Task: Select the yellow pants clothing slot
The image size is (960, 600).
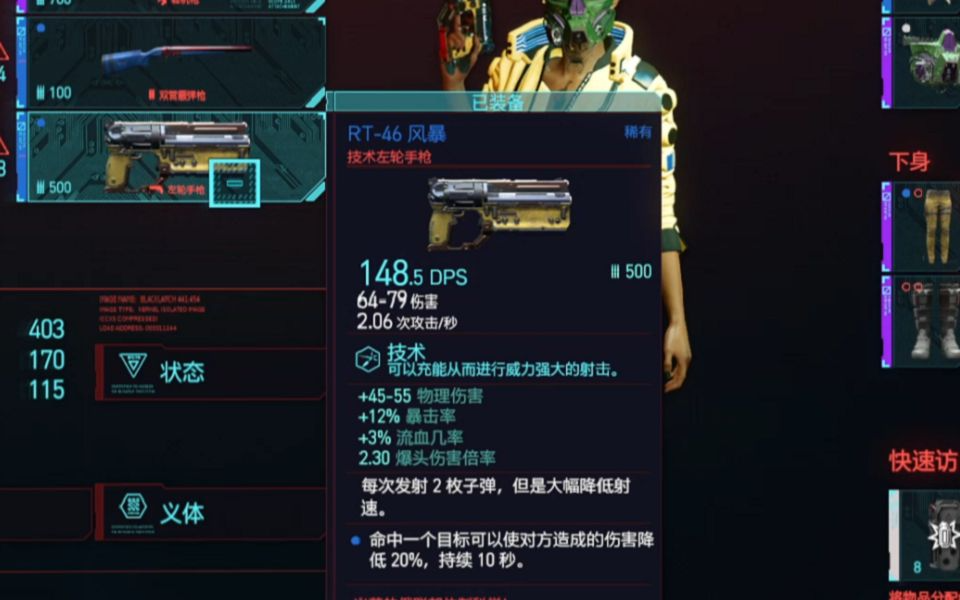Action: point(924,226)
